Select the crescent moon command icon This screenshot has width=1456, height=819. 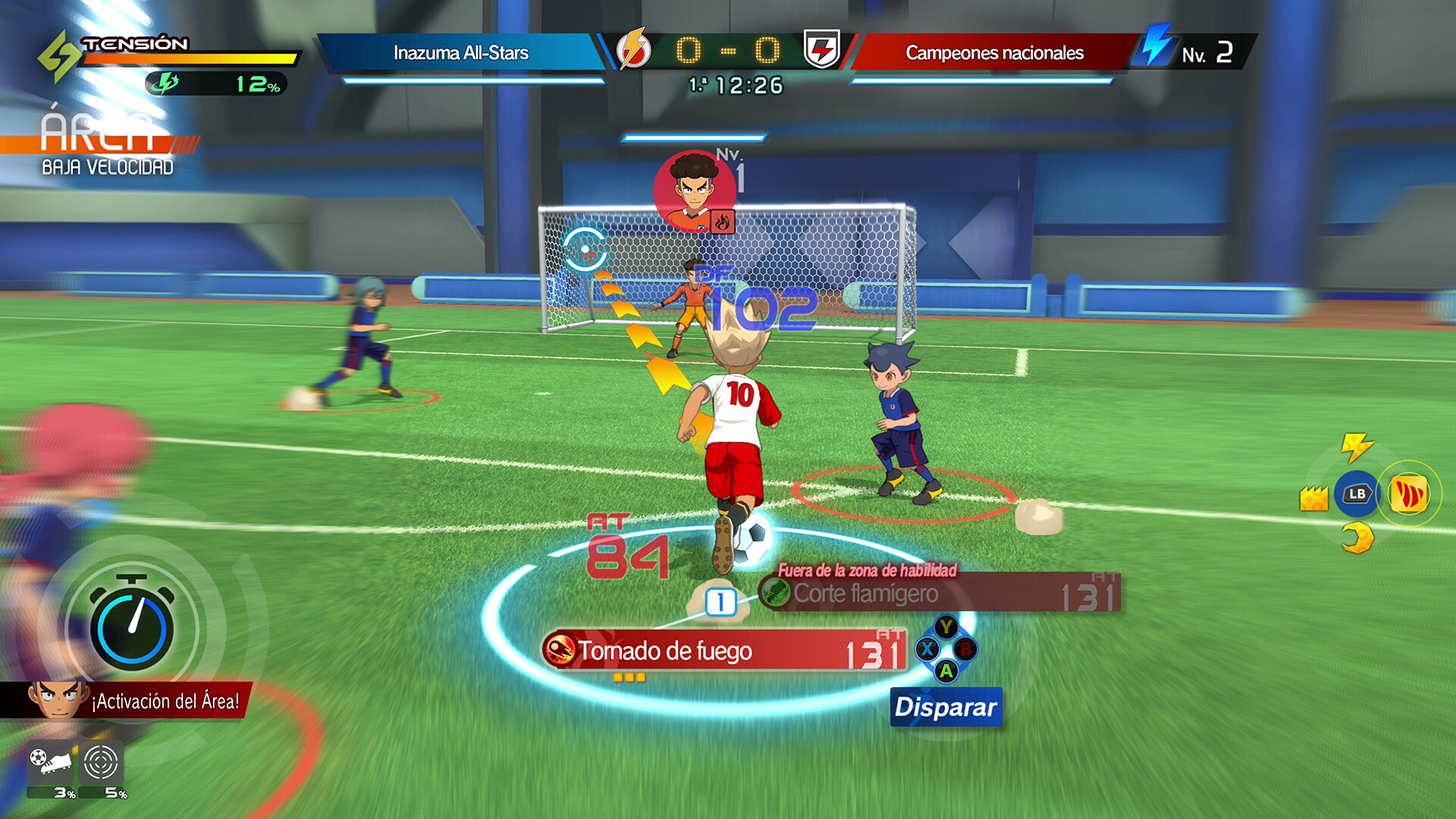point(1357,539)
